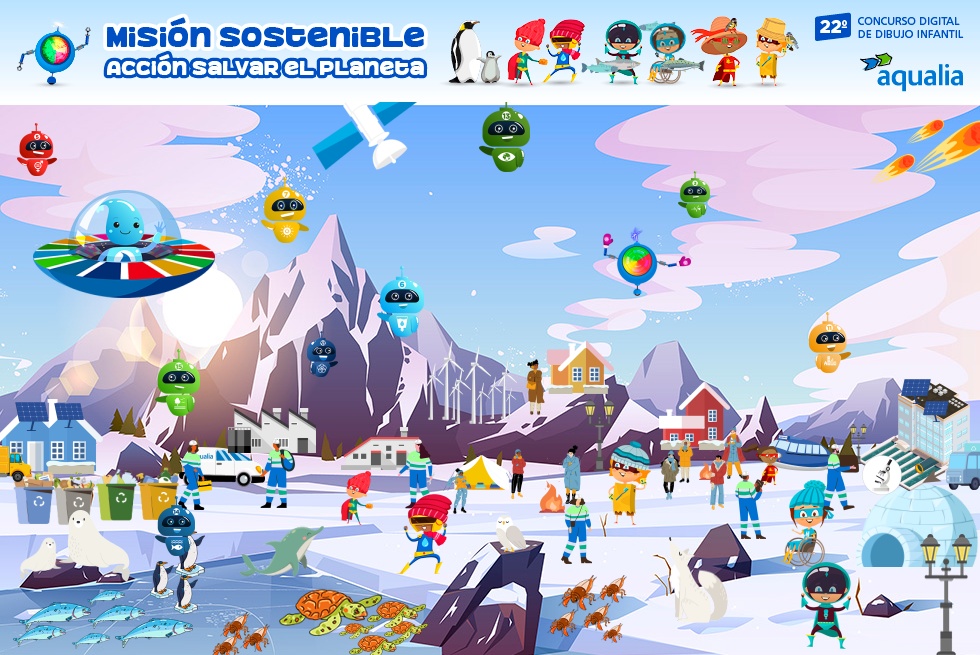
Task: Pick the small green number 3 robot
Action: pyautogui.click(x=694, y=195)
